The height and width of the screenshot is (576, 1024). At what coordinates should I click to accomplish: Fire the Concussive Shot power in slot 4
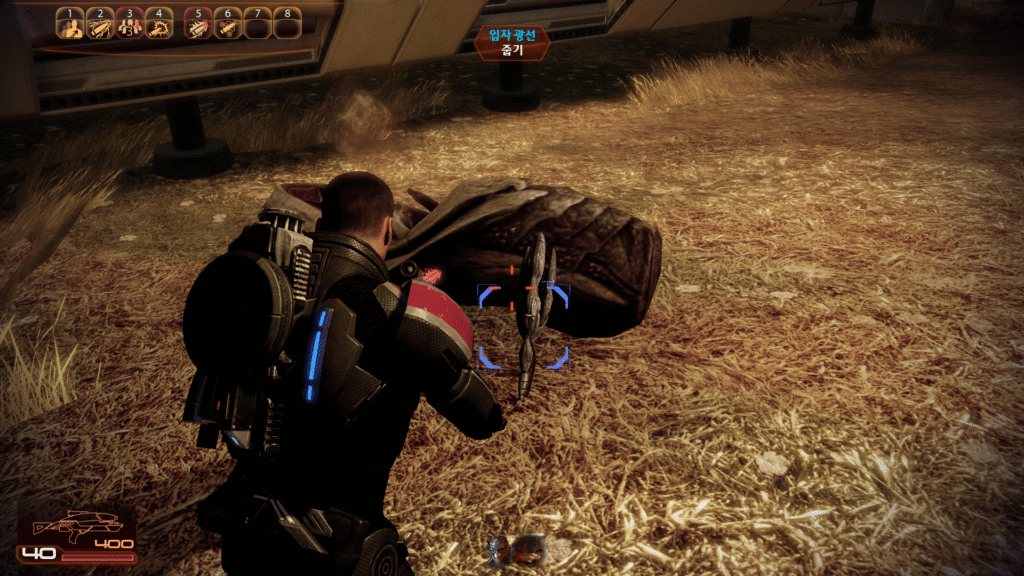click(x=158, y=26)
